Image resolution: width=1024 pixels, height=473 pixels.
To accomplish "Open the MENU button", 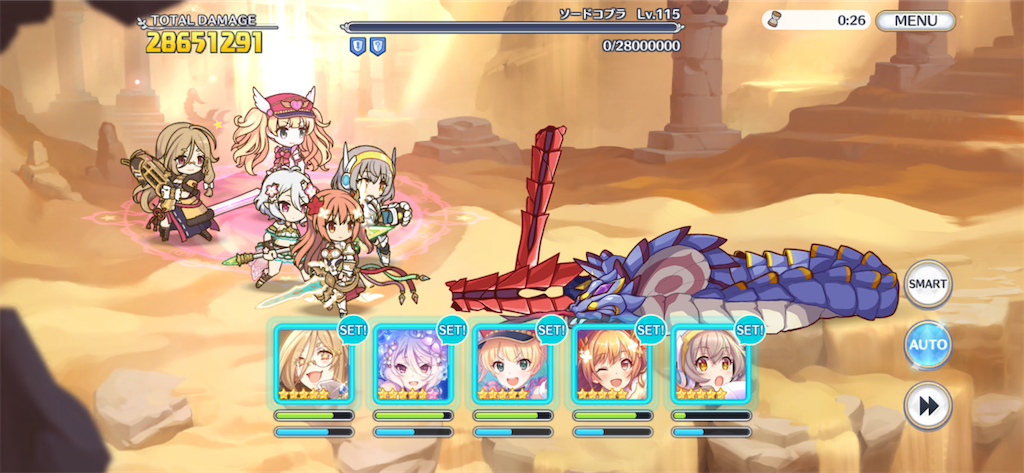I will click(915, 20).
